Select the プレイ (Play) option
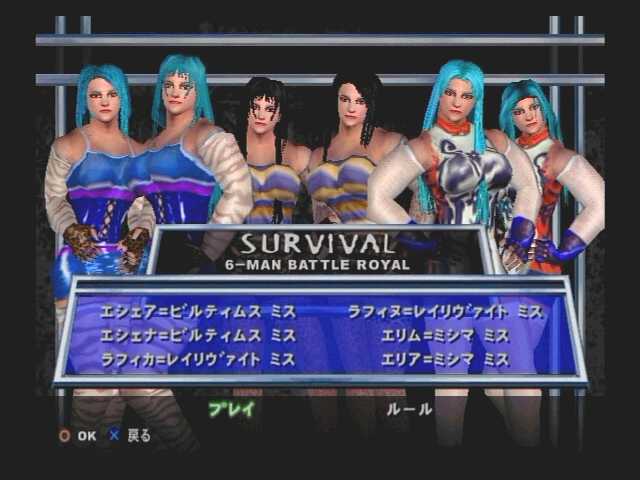Viewport: 640px width, 480px height. [x=231, y=409]
